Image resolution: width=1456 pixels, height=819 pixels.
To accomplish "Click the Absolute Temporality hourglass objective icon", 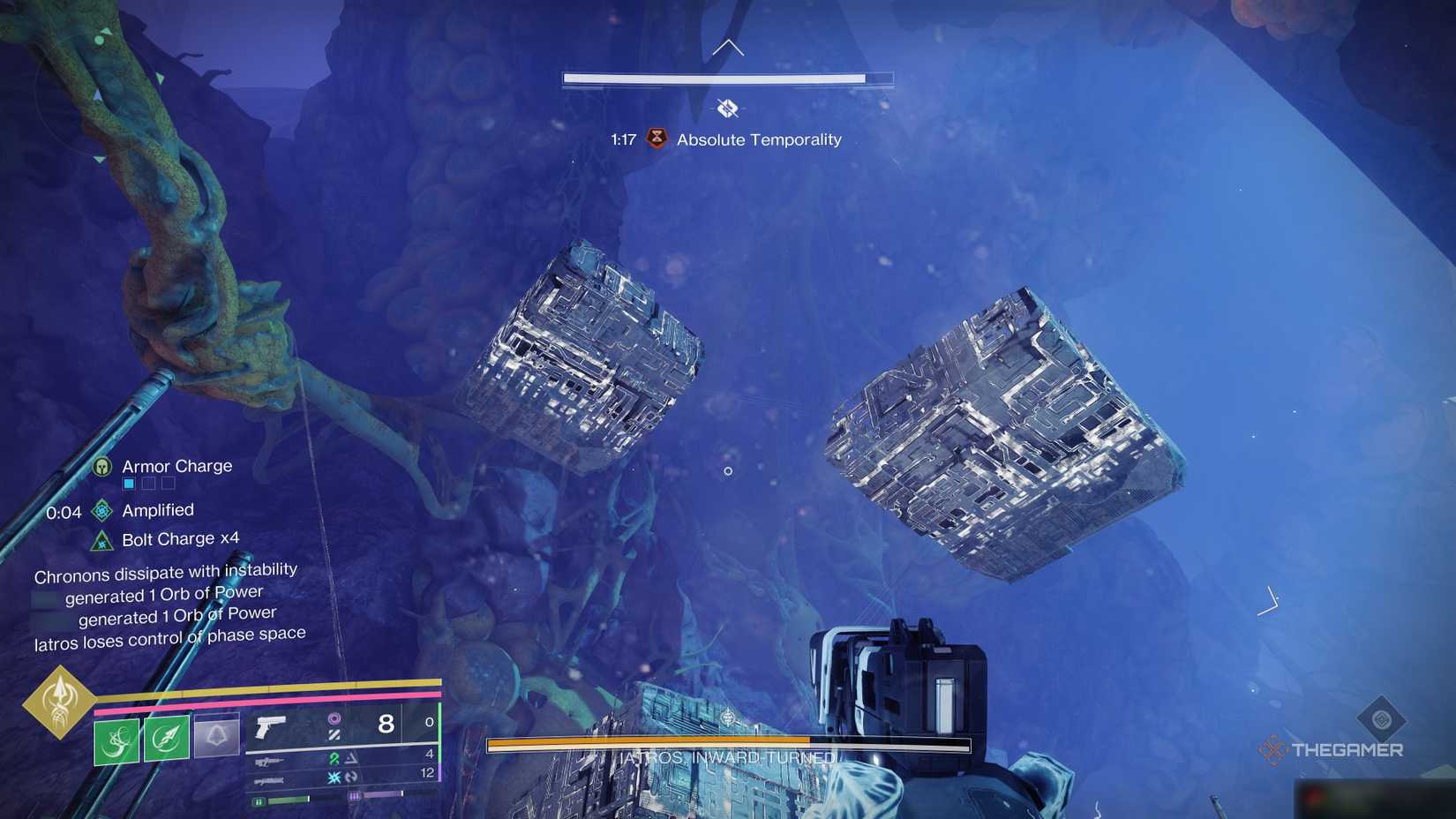I will [x=655, y=139].
